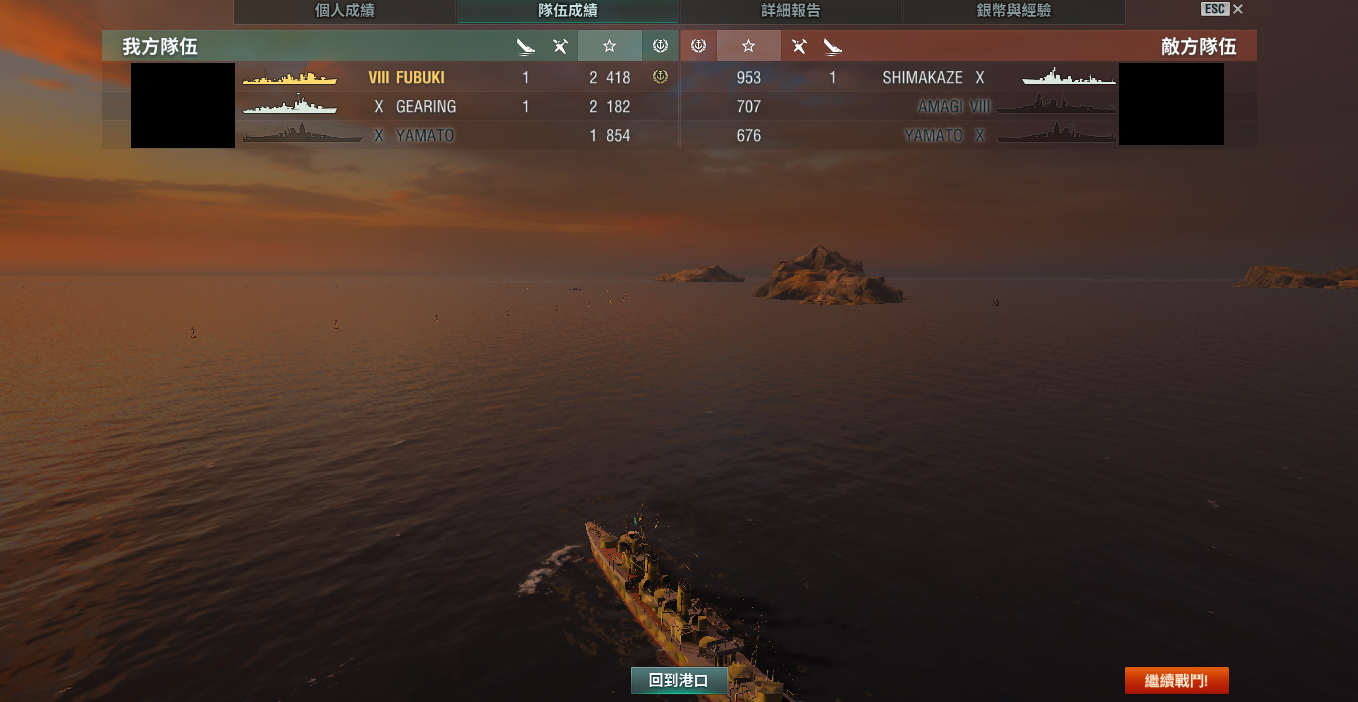Show the 銀幣與經驗 tab
The width and height of the screenshot is (1358, 702).
(x=1013, y=11)
